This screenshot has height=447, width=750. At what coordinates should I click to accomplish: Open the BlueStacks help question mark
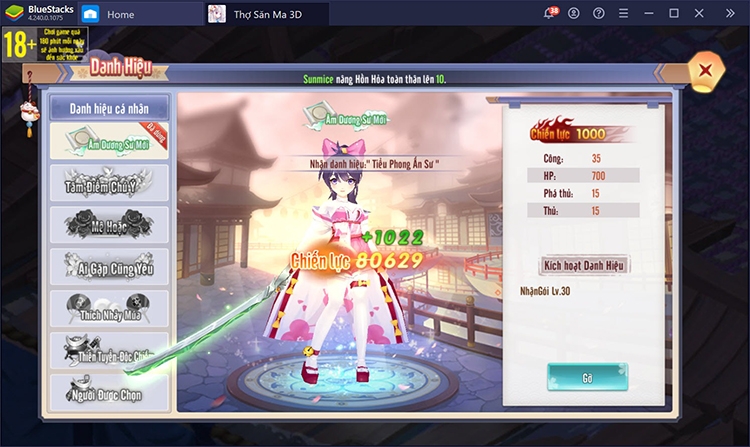coord(597,14)
